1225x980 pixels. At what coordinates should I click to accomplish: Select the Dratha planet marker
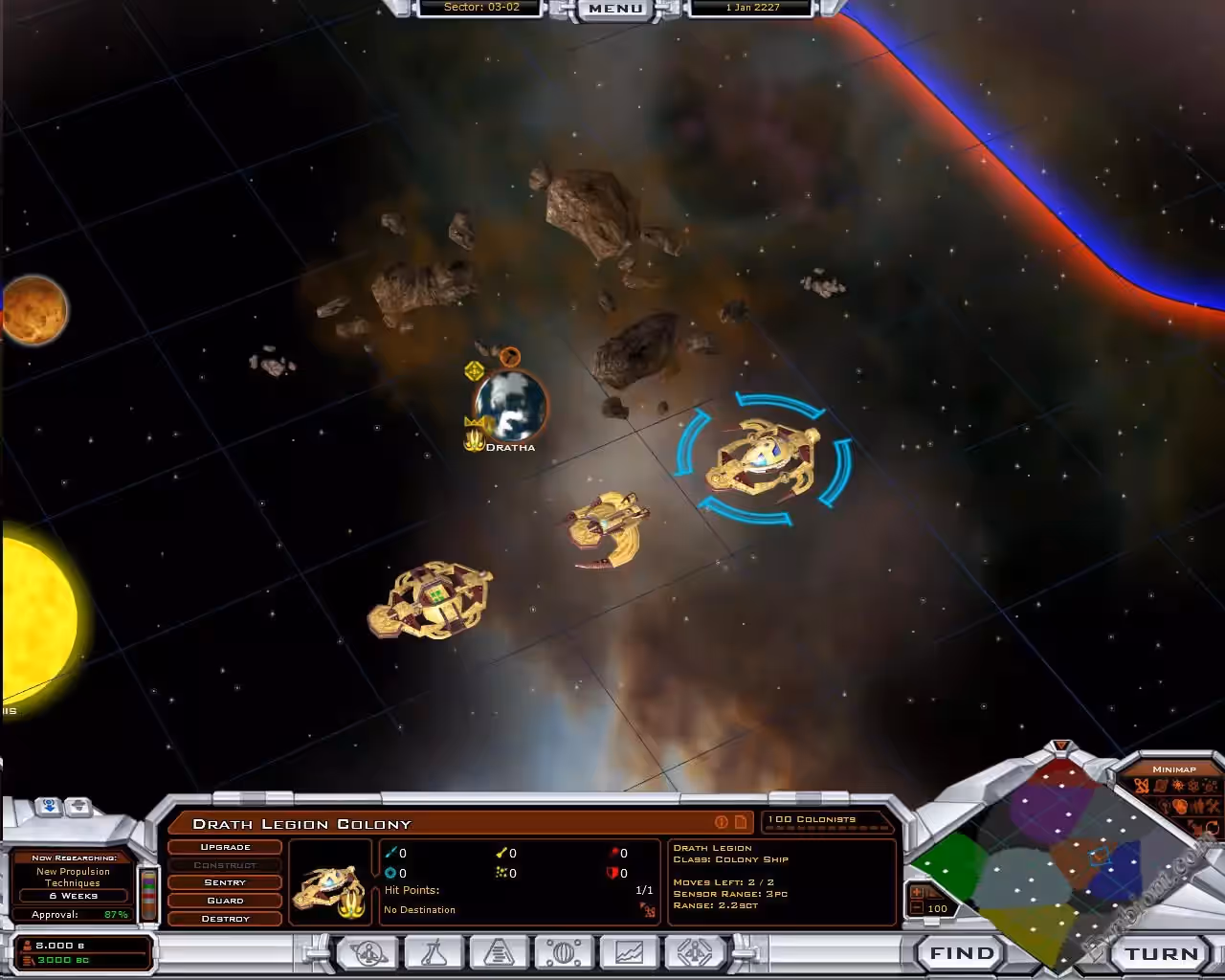[x=510, y=405]
